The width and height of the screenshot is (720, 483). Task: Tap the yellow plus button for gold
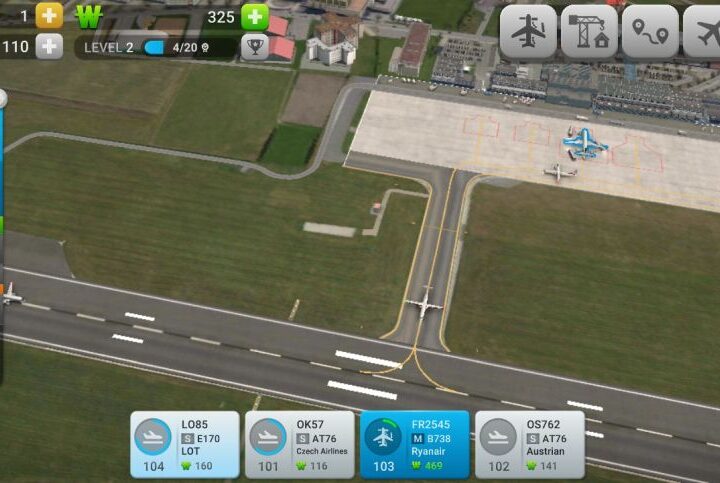tap(49, 16)
